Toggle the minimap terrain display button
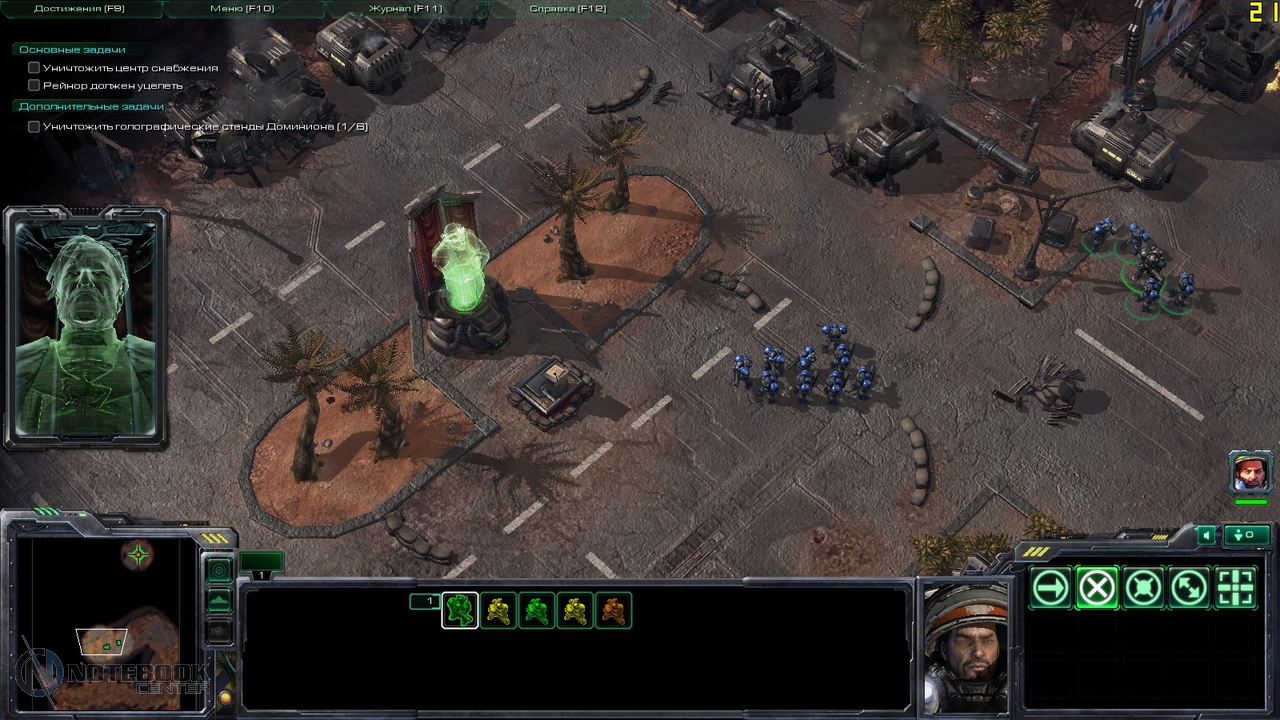The image size is (1280, 720). [219, 601]
